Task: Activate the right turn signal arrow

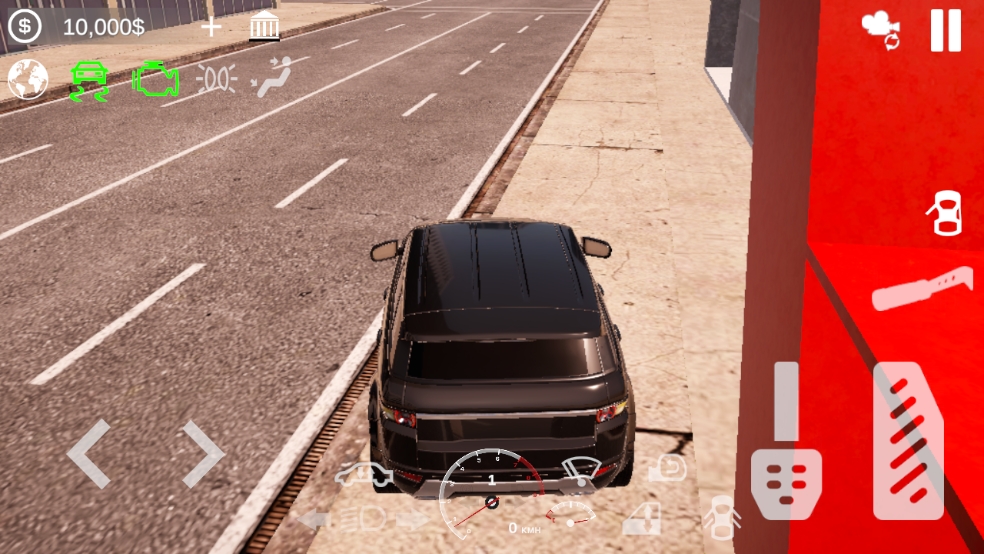Action: pyautogui.click(x=412, y=518)
